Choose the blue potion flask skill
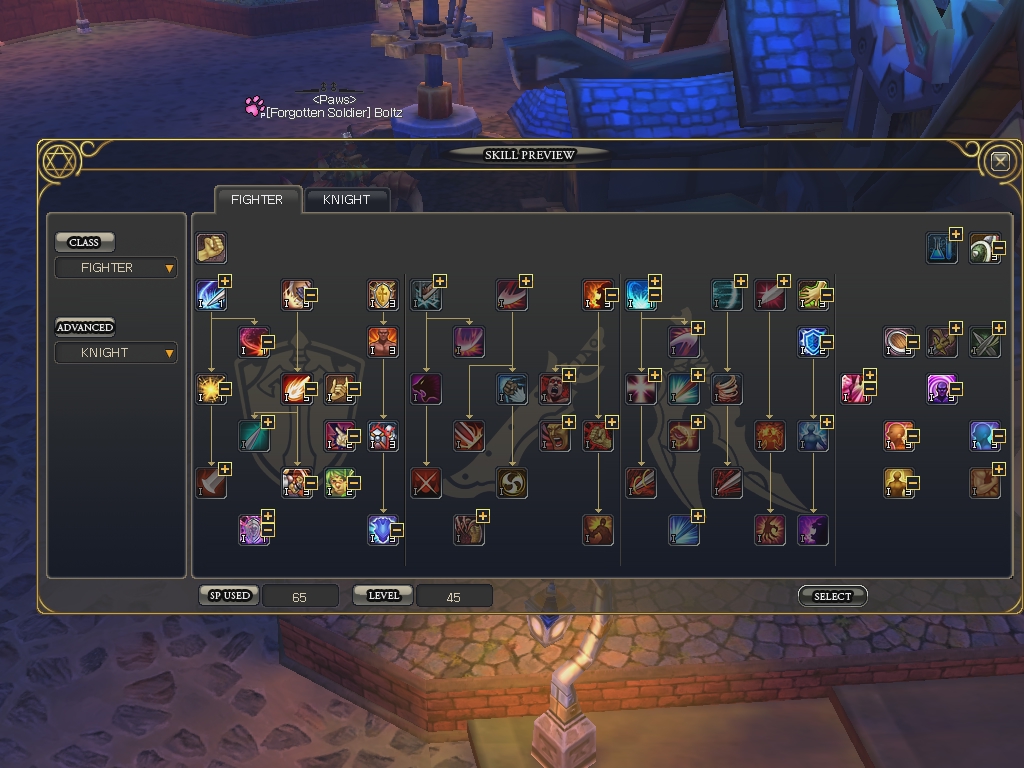The height and width of the screenshot is (768, 1024). point(941,247)
